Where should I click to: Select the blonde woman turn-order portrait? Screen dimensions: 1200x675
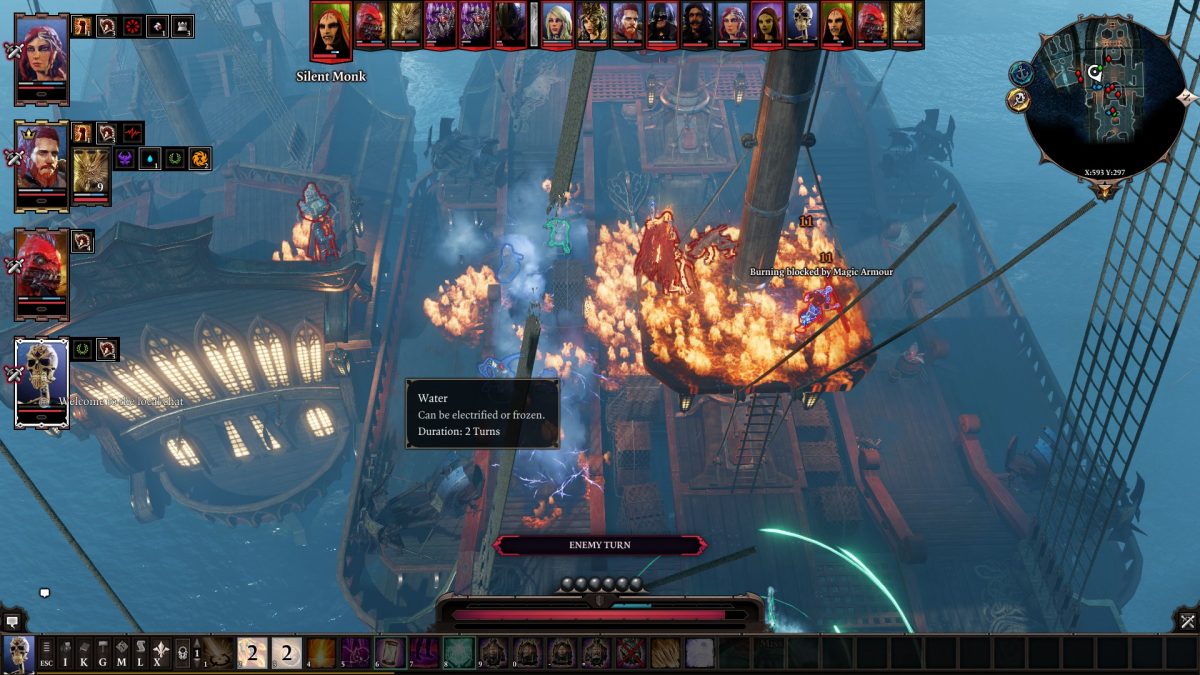pos(557,24)
